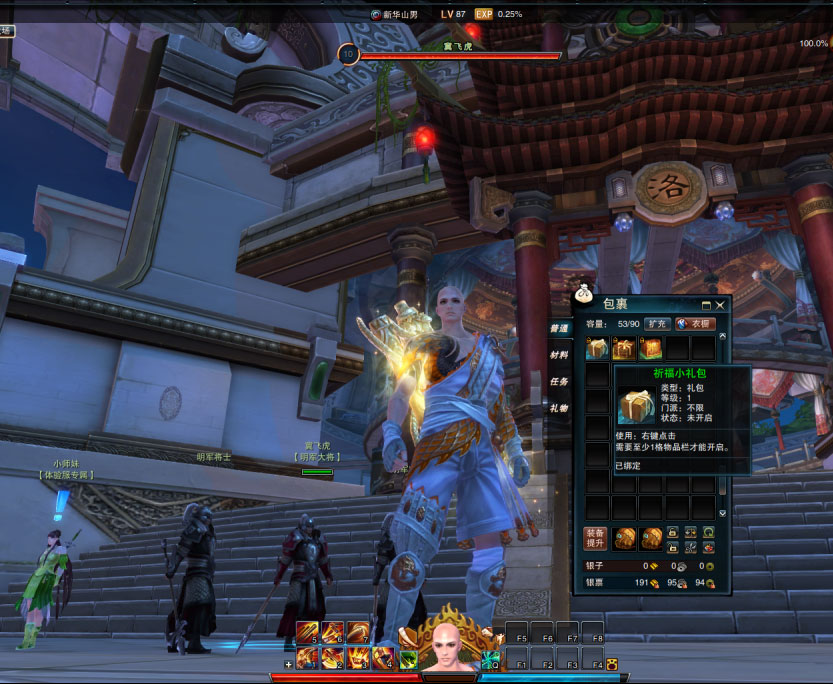Activate the skill in hotbar slot 5
The width and height of the screenshot is (833, 684).
point(307,633)
